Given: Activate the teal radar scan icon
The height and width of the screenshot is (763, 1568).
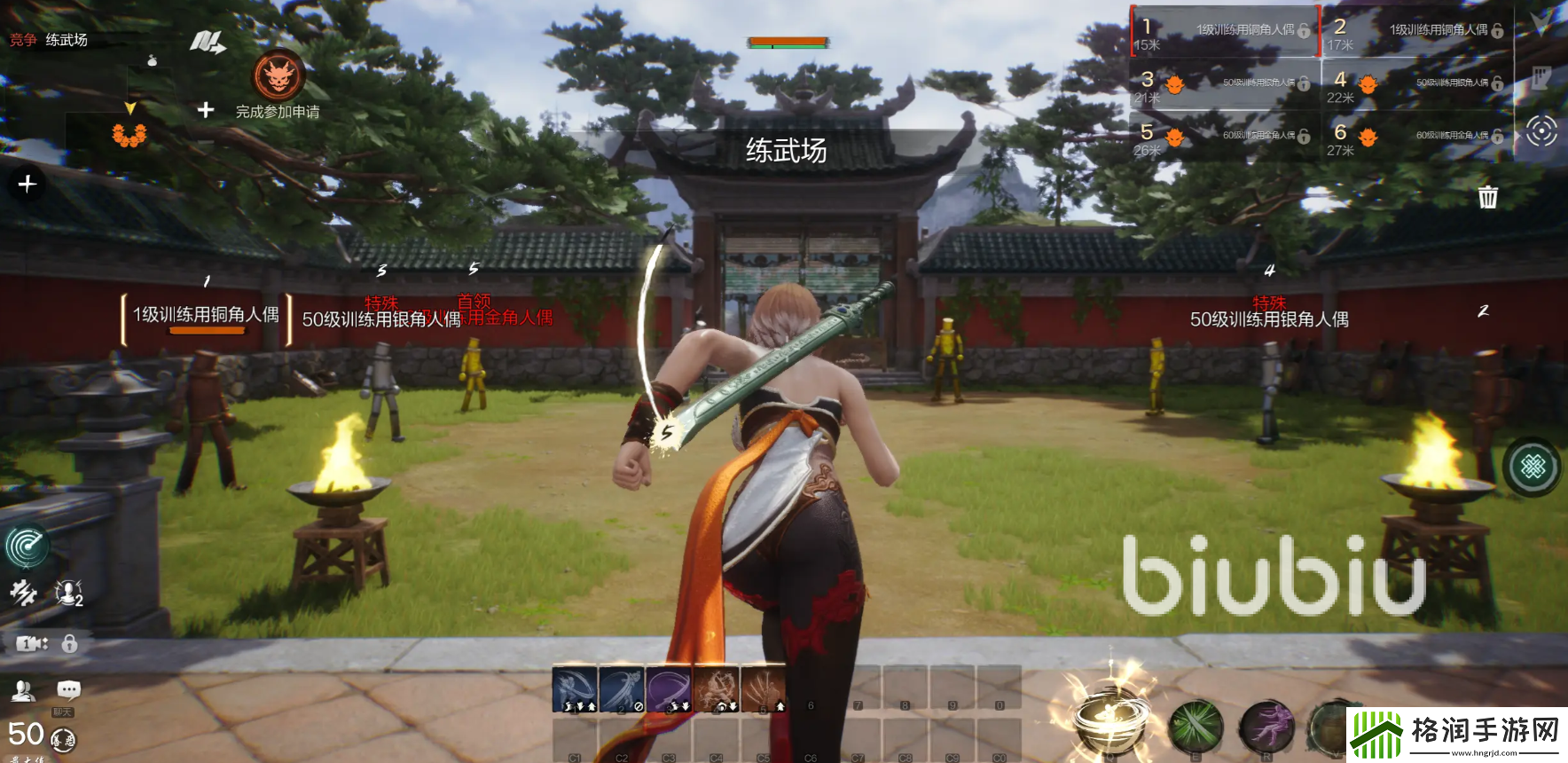Looking at the screenshot, I should click(27, 546).
